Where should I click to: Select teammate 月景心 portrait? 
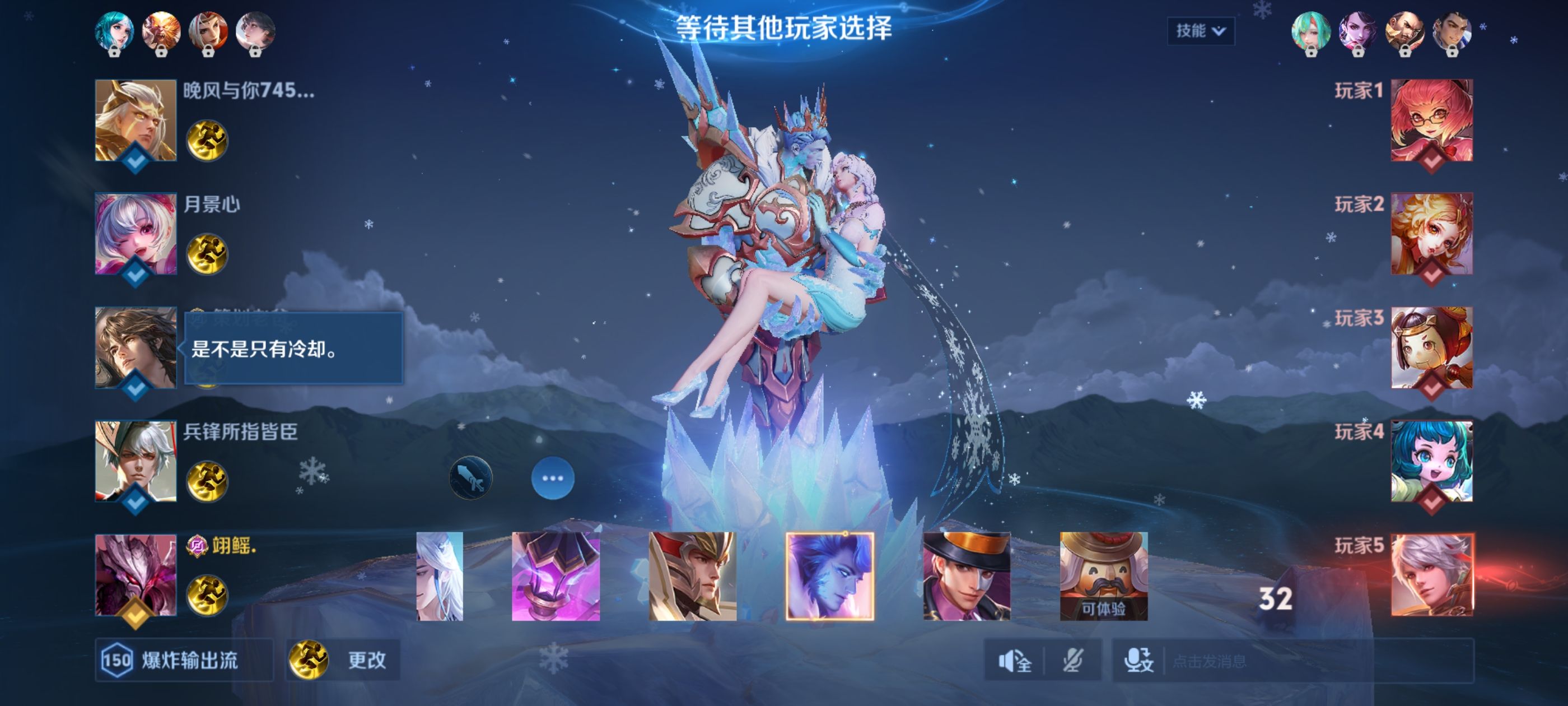pos(136,234)
